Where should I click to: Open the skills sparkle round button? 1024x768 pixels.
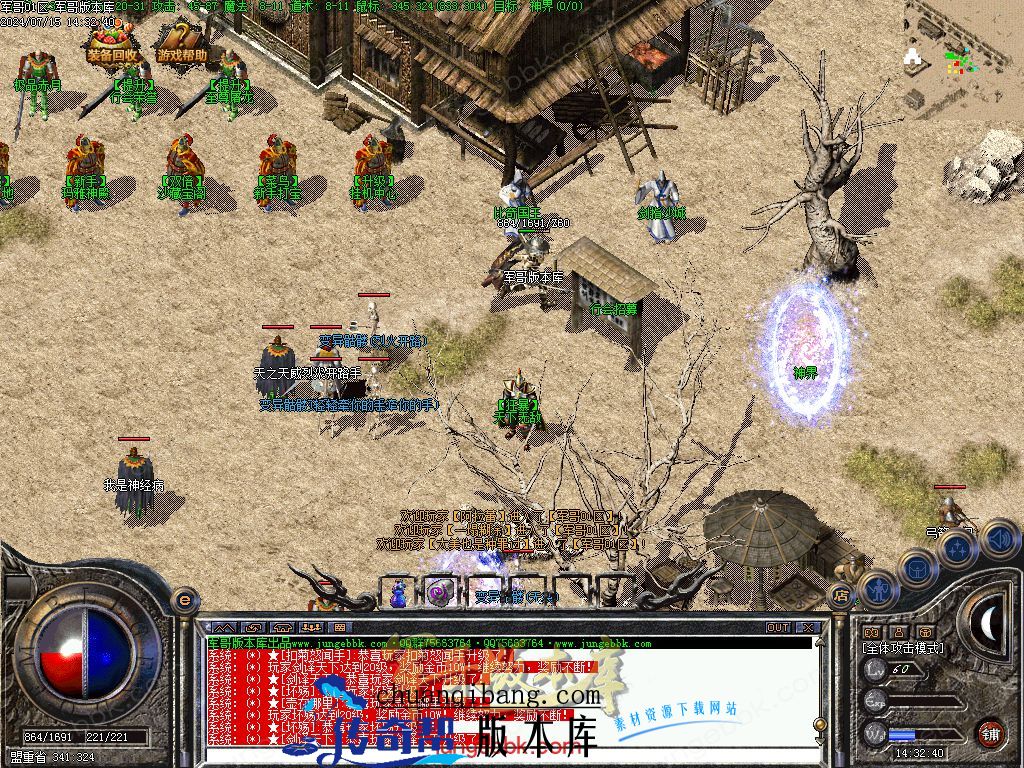click(957, 547)
